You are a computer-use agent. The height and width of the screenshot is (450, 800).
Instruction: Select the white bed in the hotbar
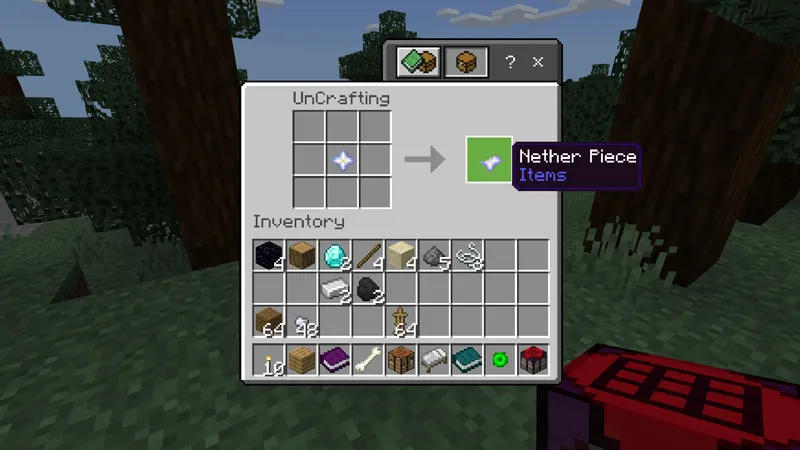[x=434, y=360]
